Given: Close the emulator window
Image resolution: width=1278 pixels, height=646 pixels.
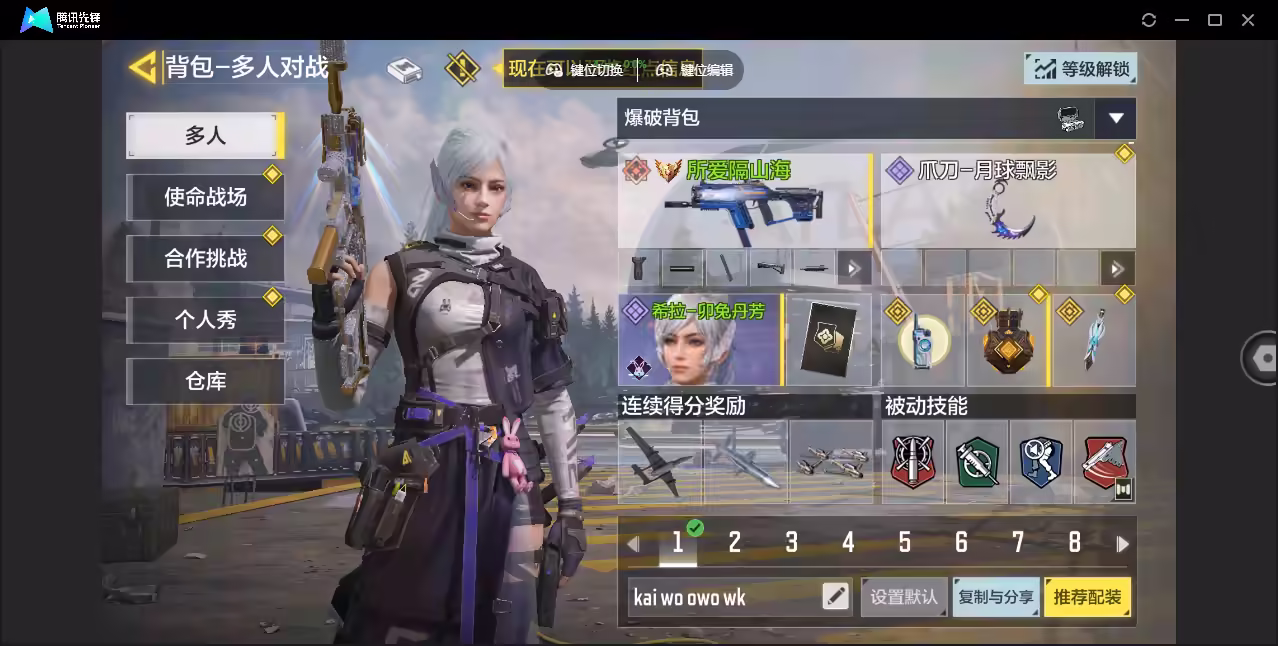Looking at the screenshot, I should pyautogui.click(x=1248, y=20).
